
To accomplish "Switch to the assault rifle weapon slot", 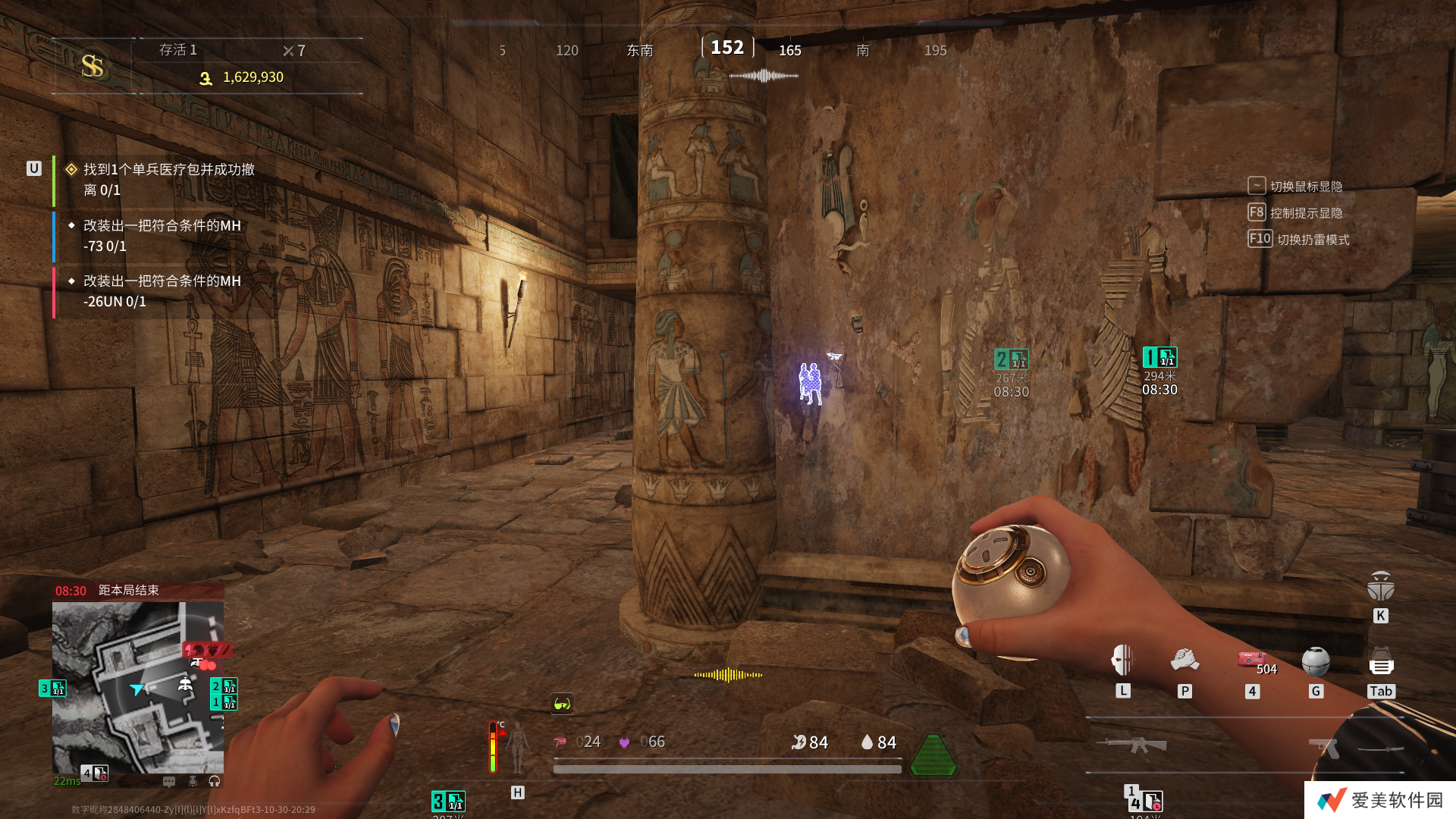I will pyautogui.click(x=1131, y=745).
